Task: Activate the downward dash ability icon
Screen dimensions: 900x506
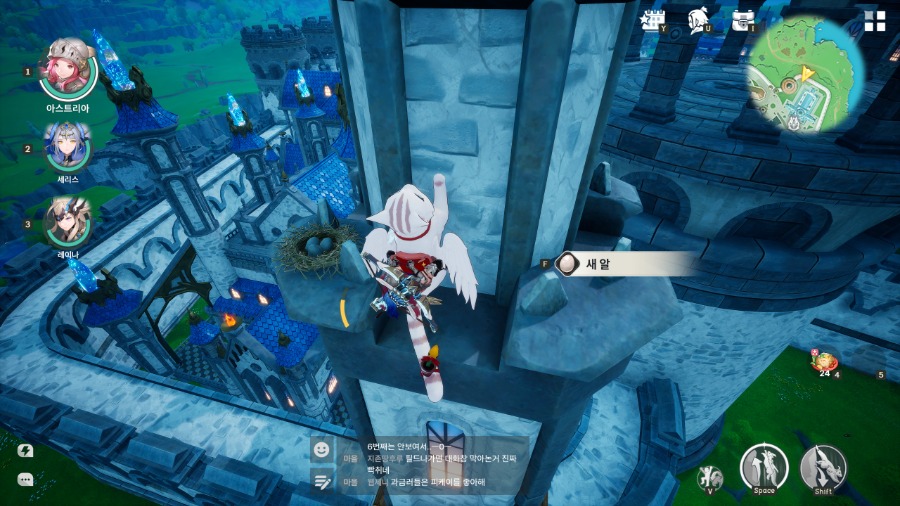Action: point(823,467)
